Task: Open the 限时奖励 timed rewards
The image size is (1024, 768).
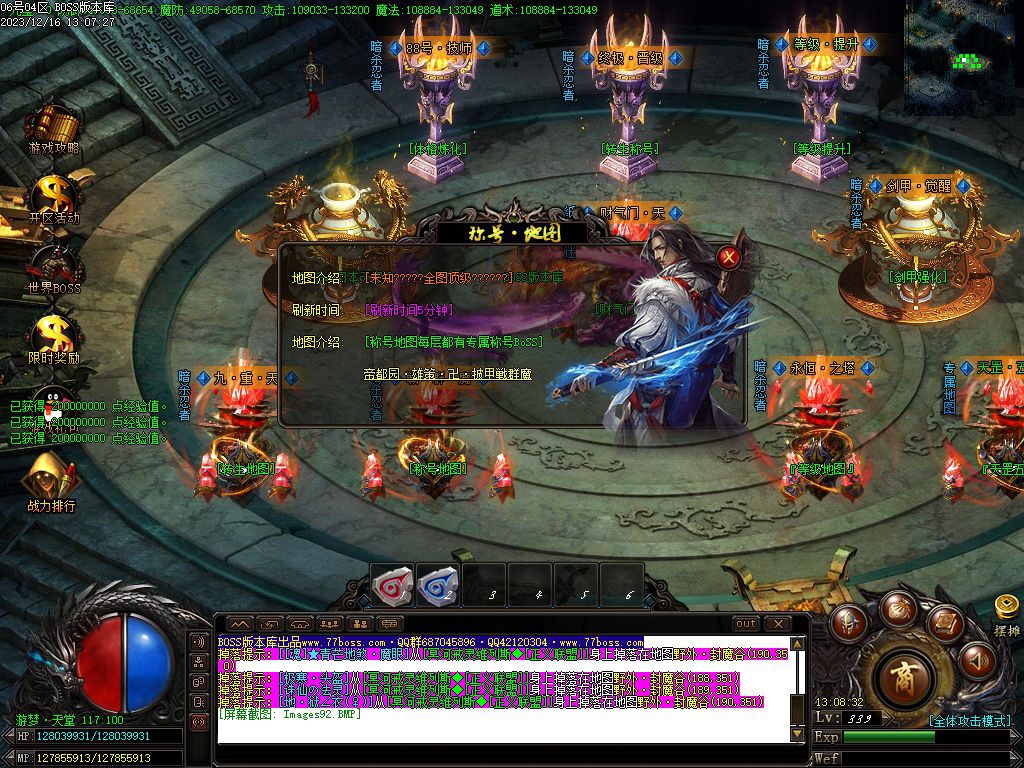Action: tap(52, 336)
